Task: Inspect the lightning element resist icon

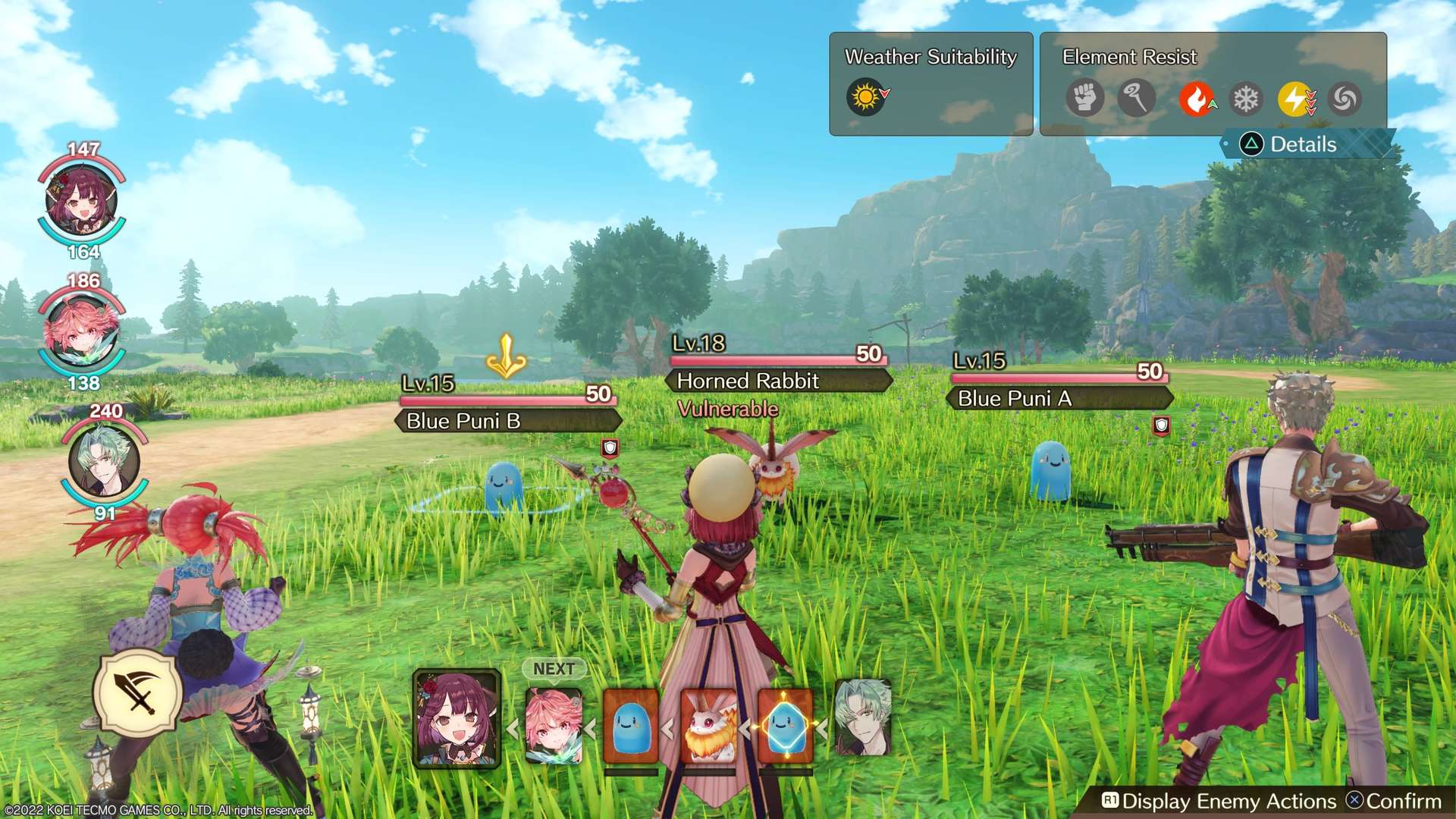Action: click(x=1295, y=99)
